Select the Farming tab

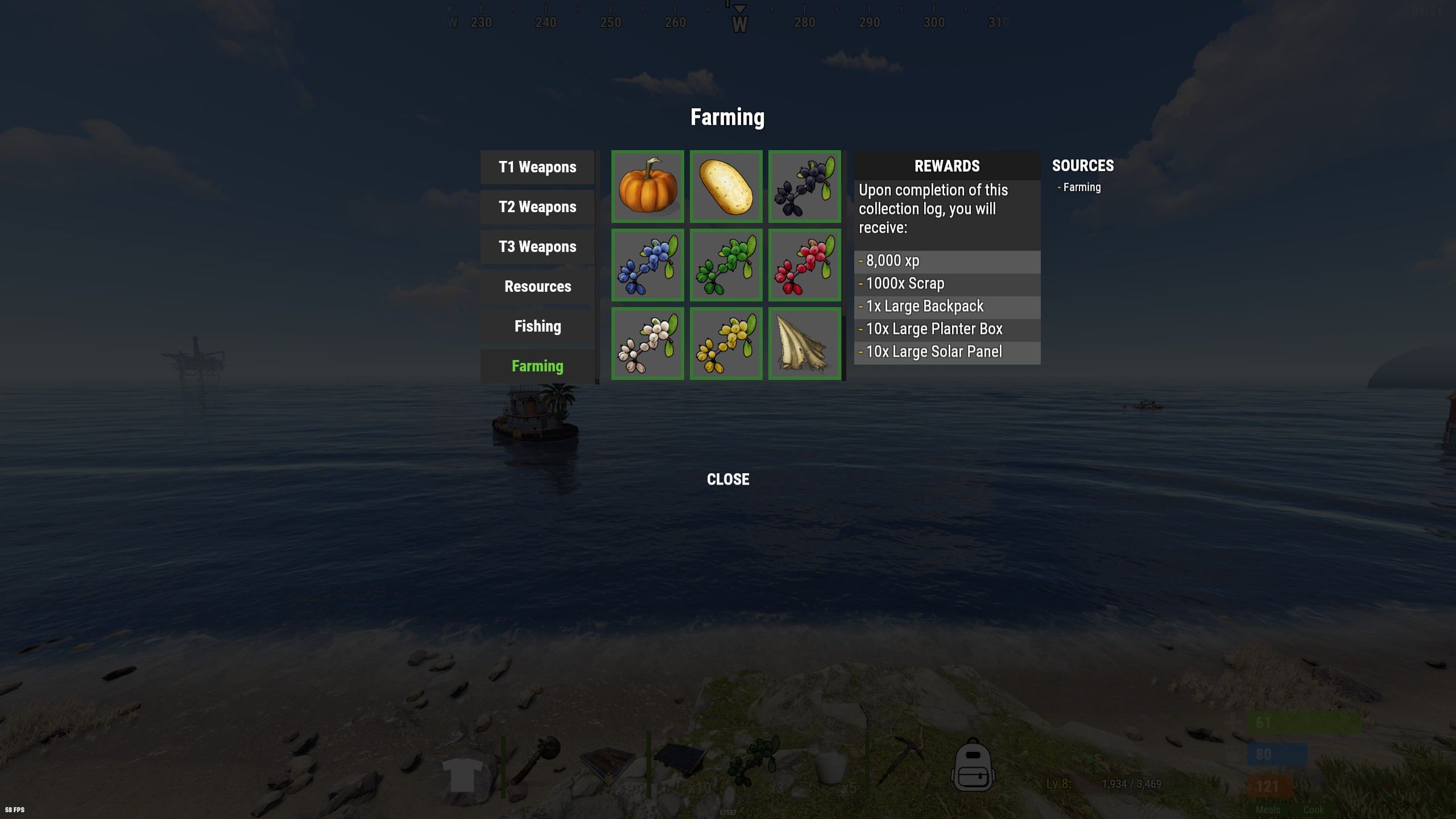click(537, 366)
